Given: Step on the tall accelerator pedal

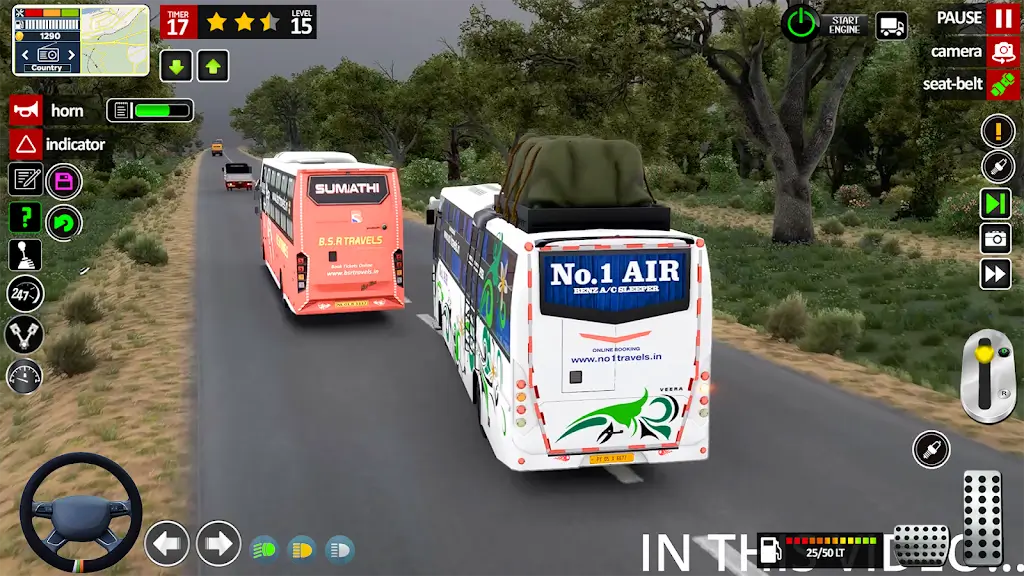Looking at the screenshot, I should (982, 516).
